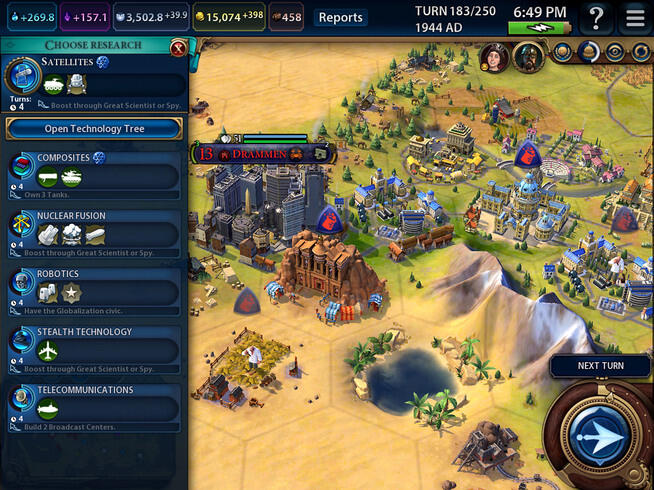Select Satellites as current research
Viewport: 654px width, 490px height.
coord(94,80)
